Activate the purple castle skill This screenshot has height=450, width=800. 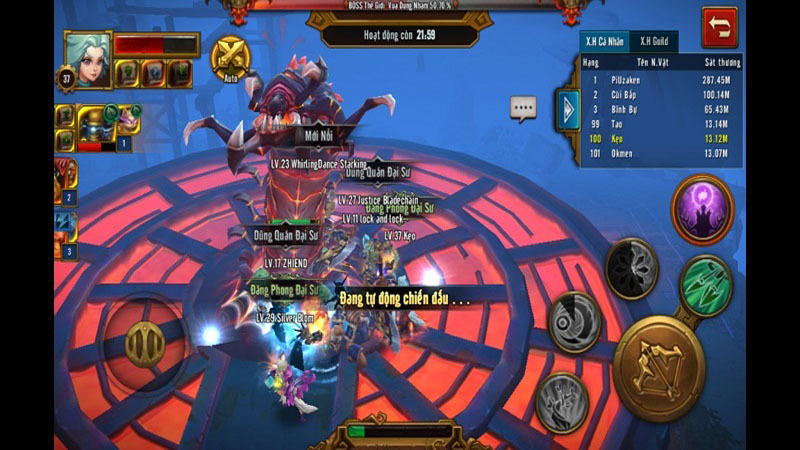coord(702,209)
